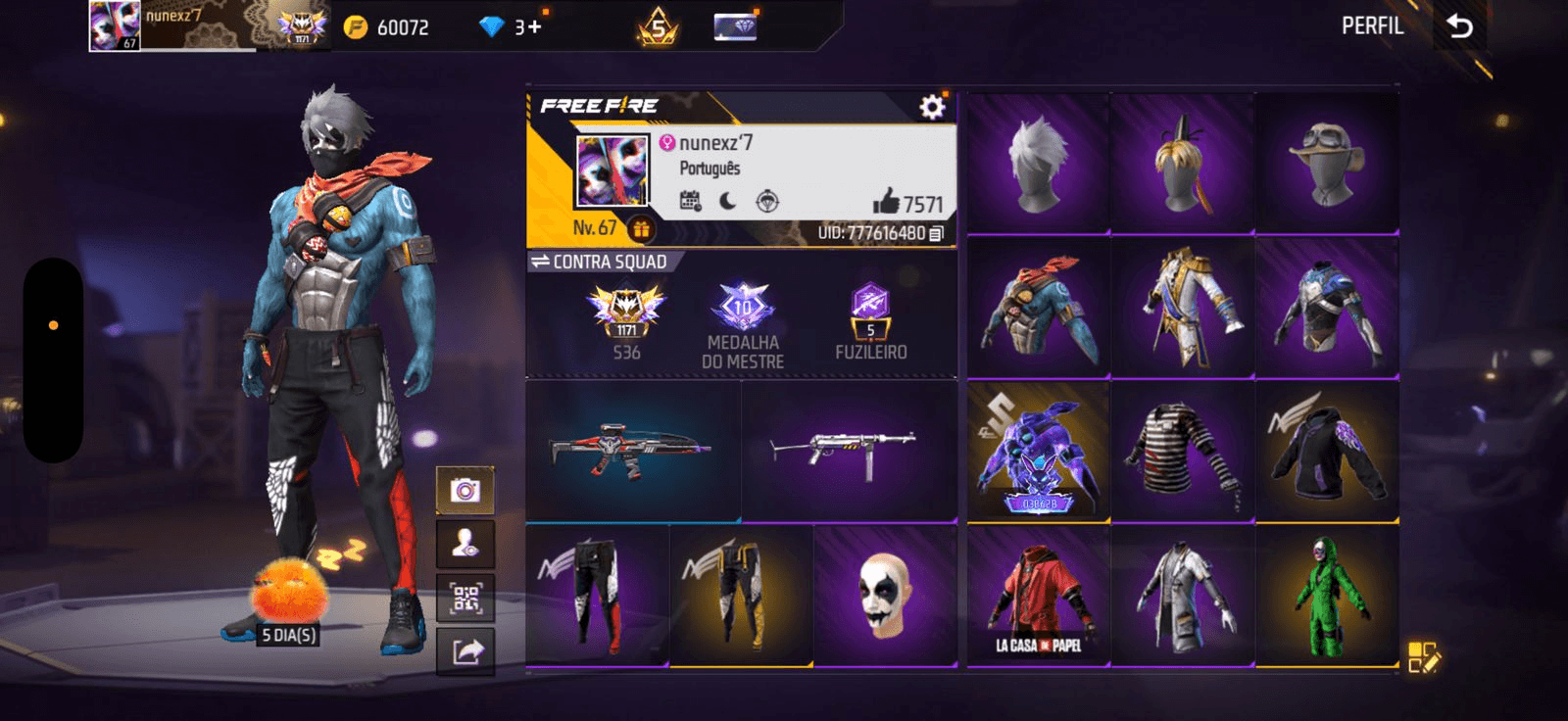The width and height of the screenshot is (1568, 721).
Task: Share the profile with arrow button
Action: 465,651
